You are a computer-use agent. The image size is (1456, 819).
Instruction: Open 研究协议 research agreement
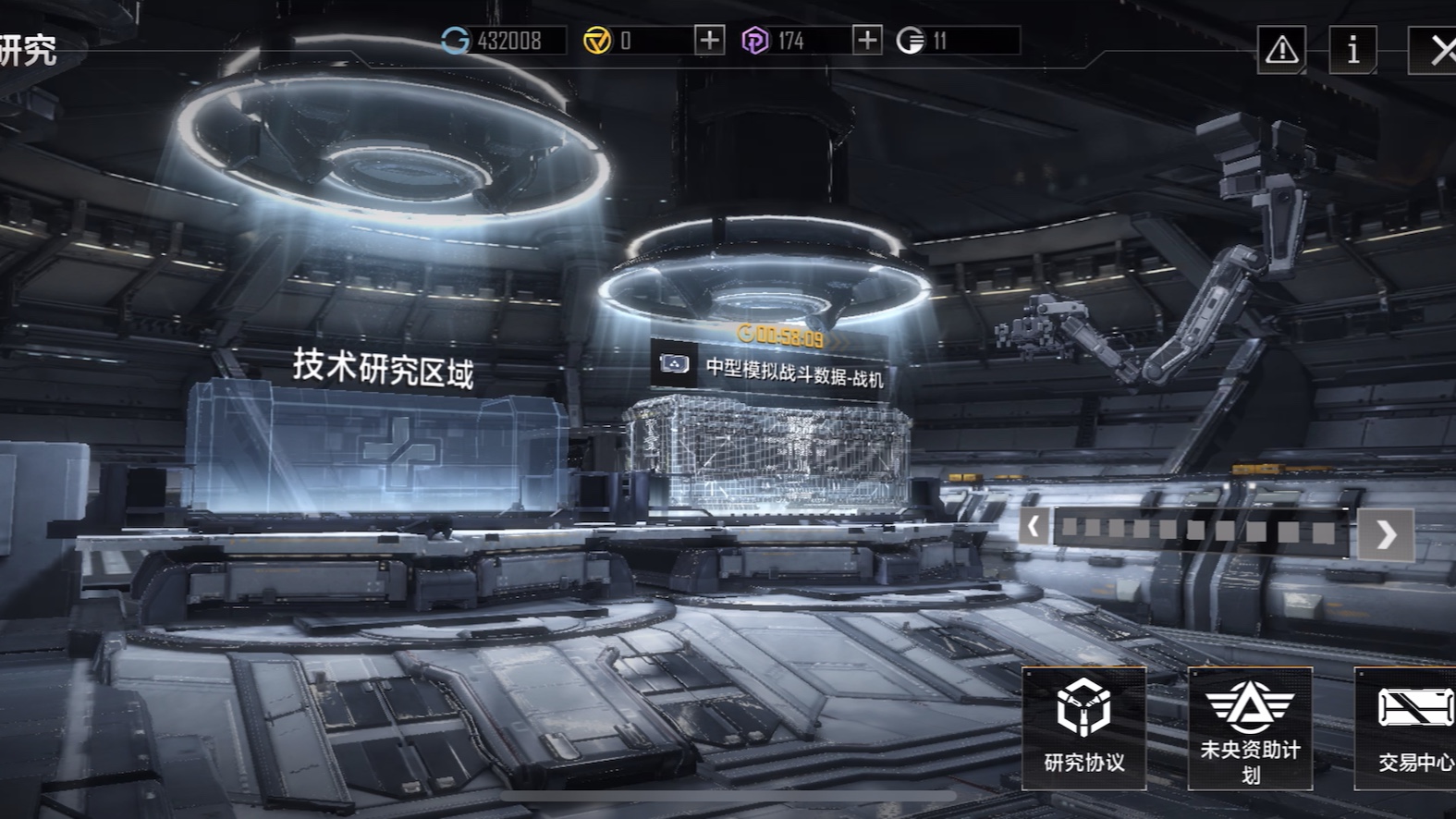tap(1083, 727)
